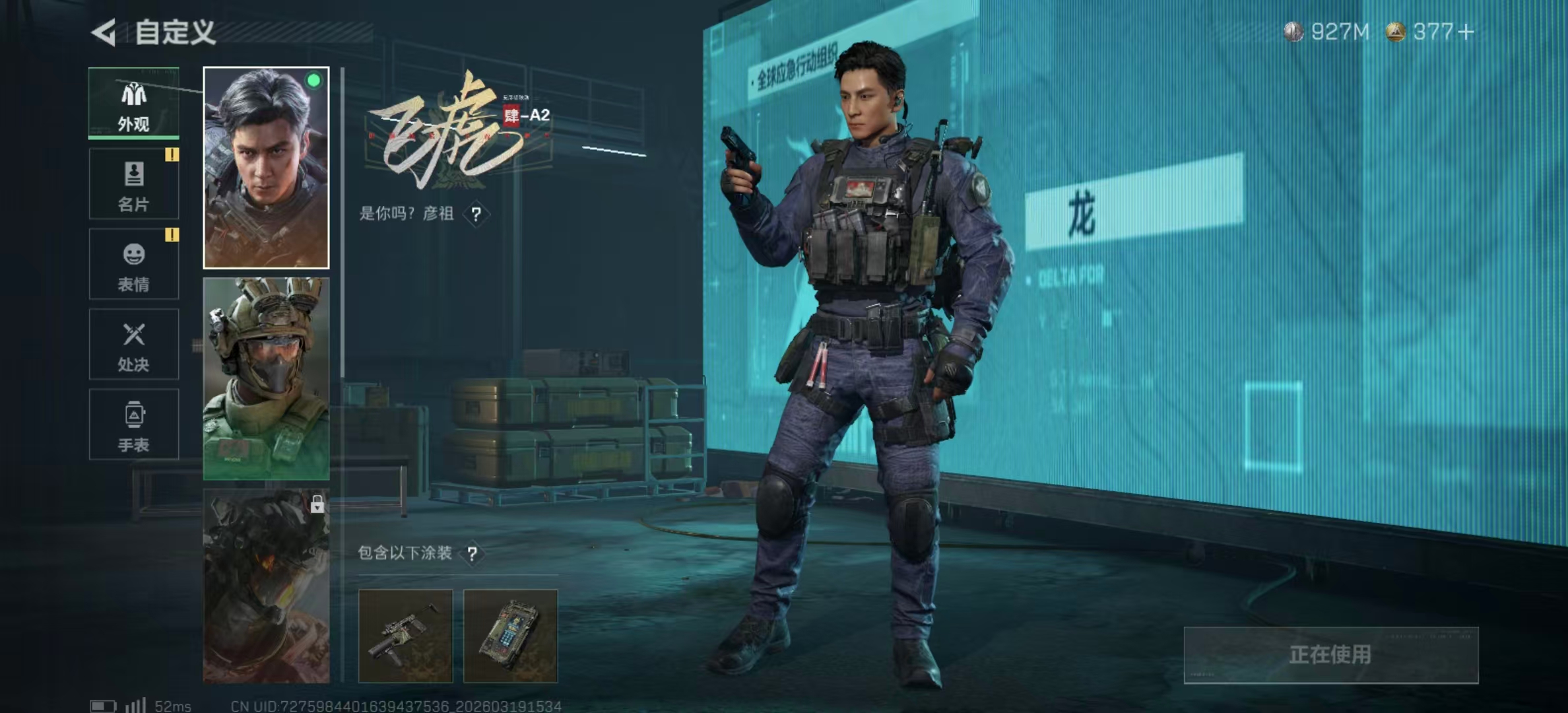Open the 名片 name card panel
The height and width of the screenshot is (713, 1568).
point(133,184)
